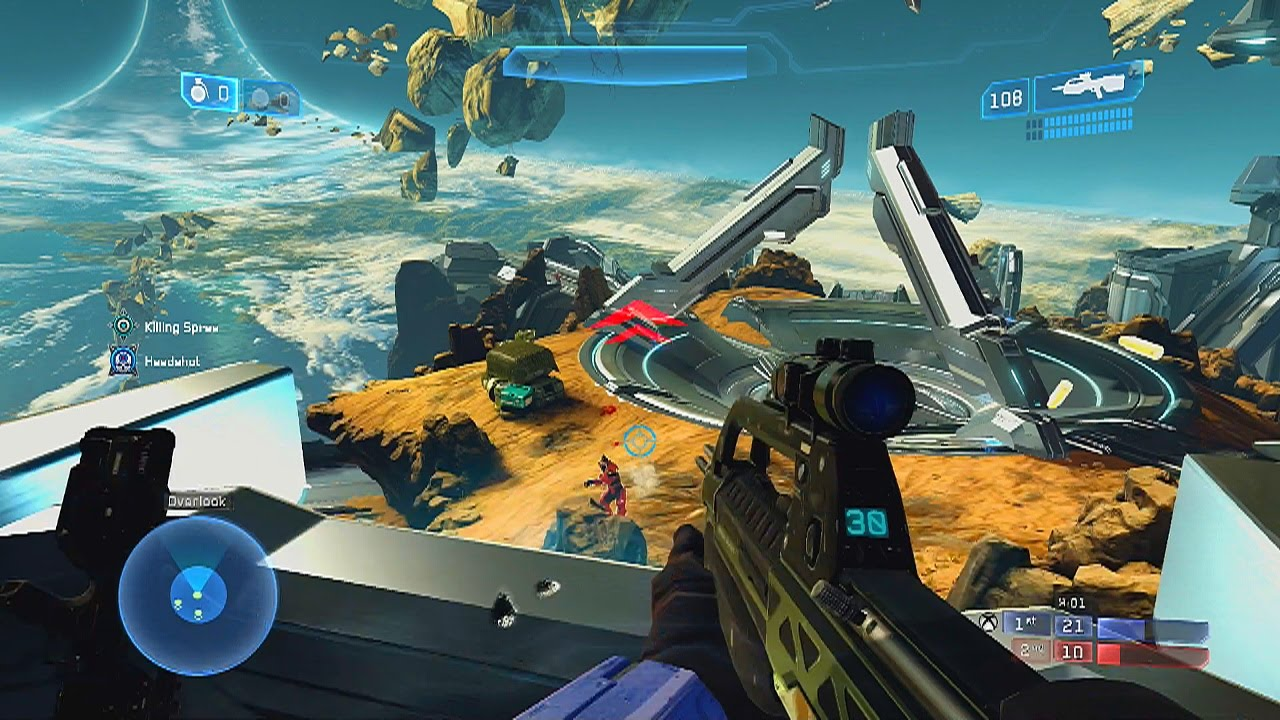Image resolution: width=1280 pixels, height=720 pixels.
Task: Select the 2nd place score entry
Action: (x=1028, y=651)
